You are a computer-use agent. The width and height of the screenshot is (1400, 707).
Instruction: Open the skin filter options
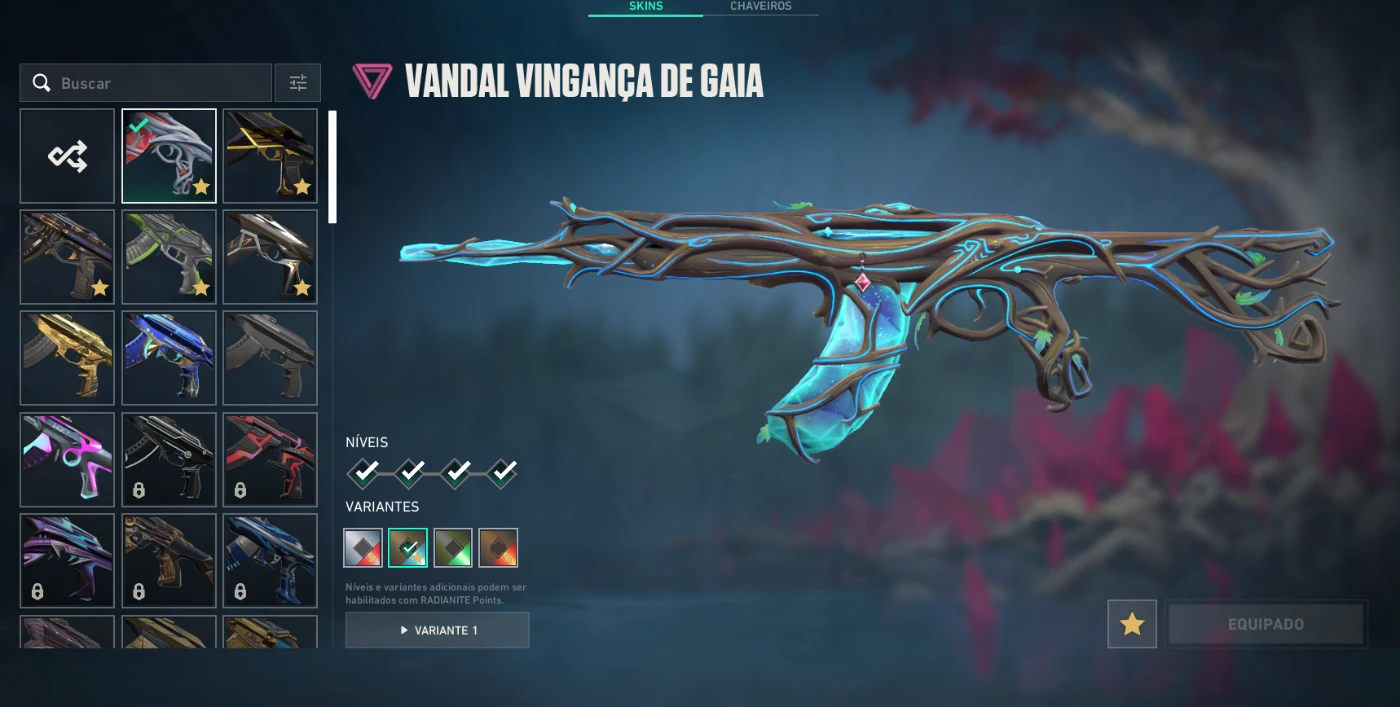[x=298, y=83]
